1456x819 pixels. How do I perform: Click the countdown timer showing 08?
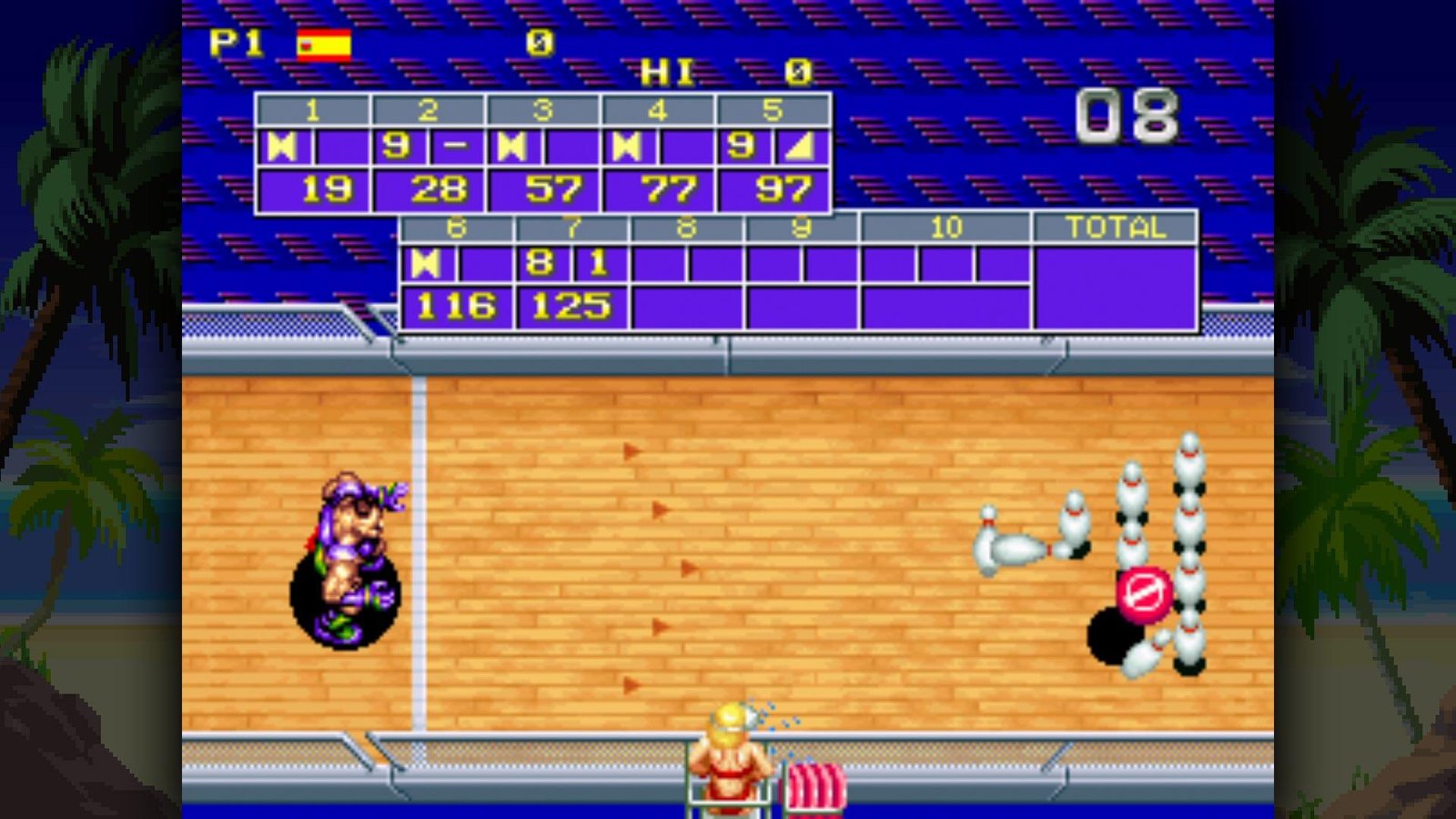(x=1128, y=114)
